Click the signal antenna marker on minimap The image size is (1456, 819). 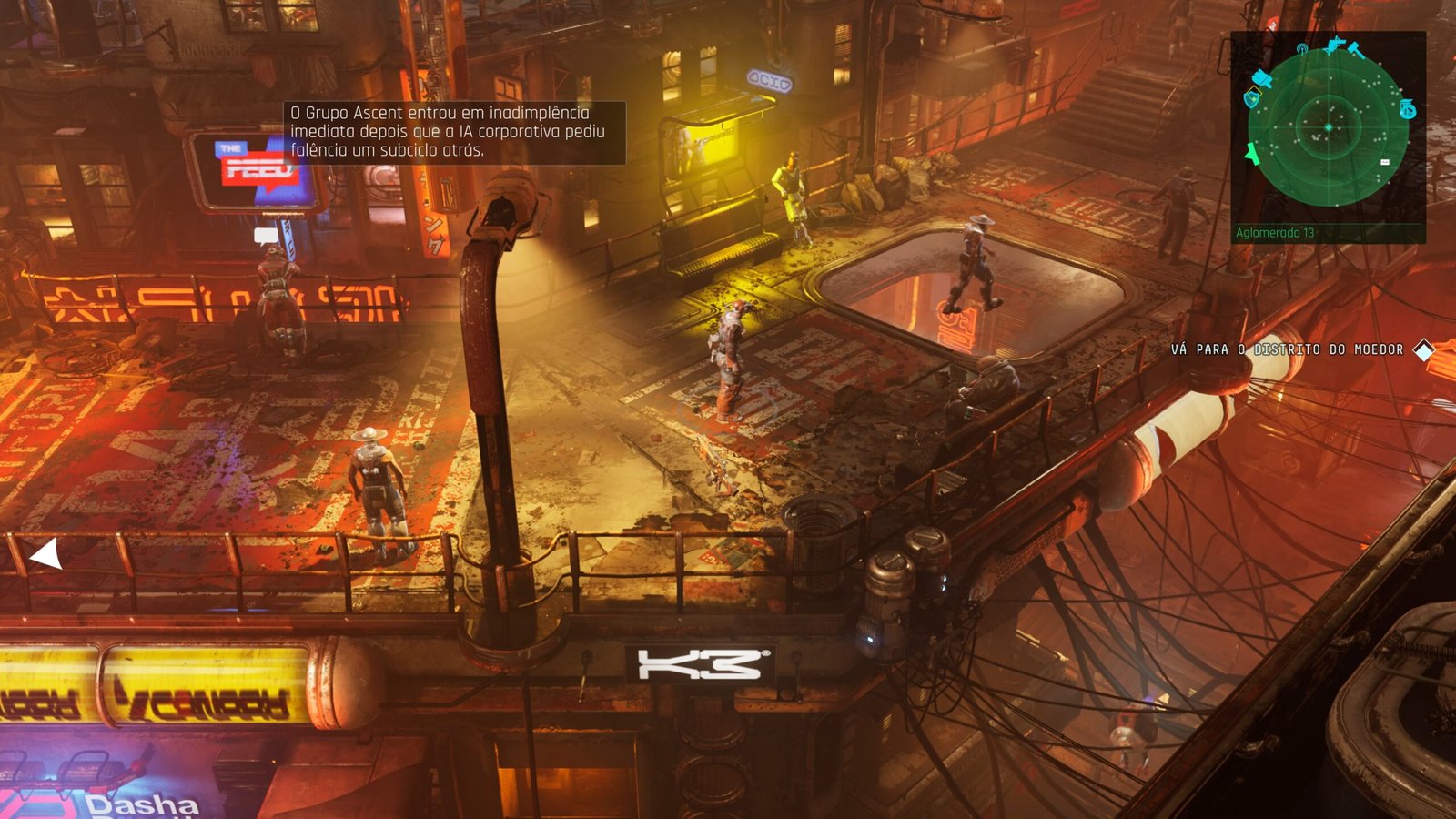(1302, 48)
